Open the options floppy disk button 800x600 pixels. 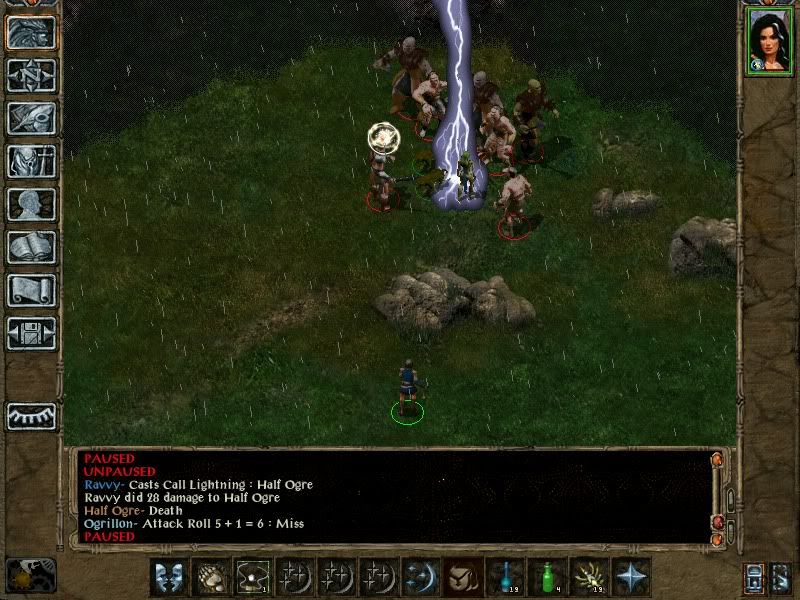point(30,333)
